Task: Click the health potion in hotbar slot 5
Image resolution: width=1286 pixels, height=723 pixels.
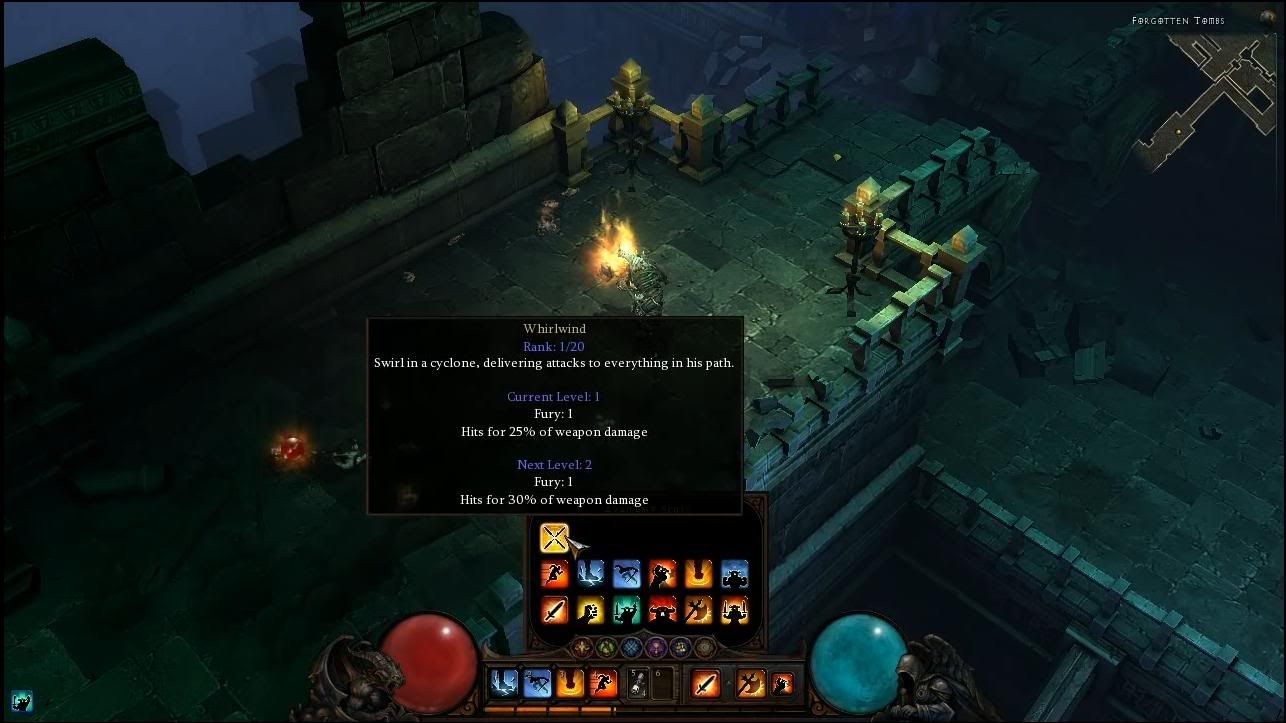Action: point(638,682)
